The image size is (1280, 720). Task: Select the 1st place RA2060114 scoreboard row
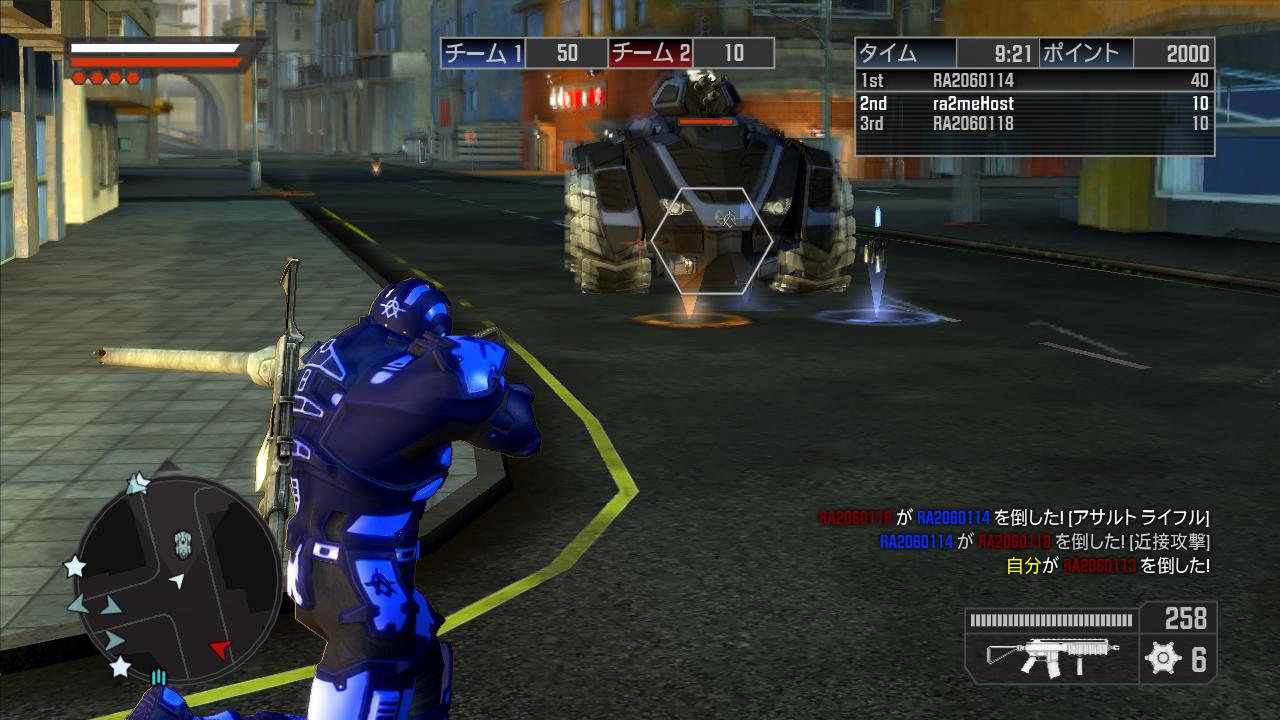click(x=1034, y=81)
